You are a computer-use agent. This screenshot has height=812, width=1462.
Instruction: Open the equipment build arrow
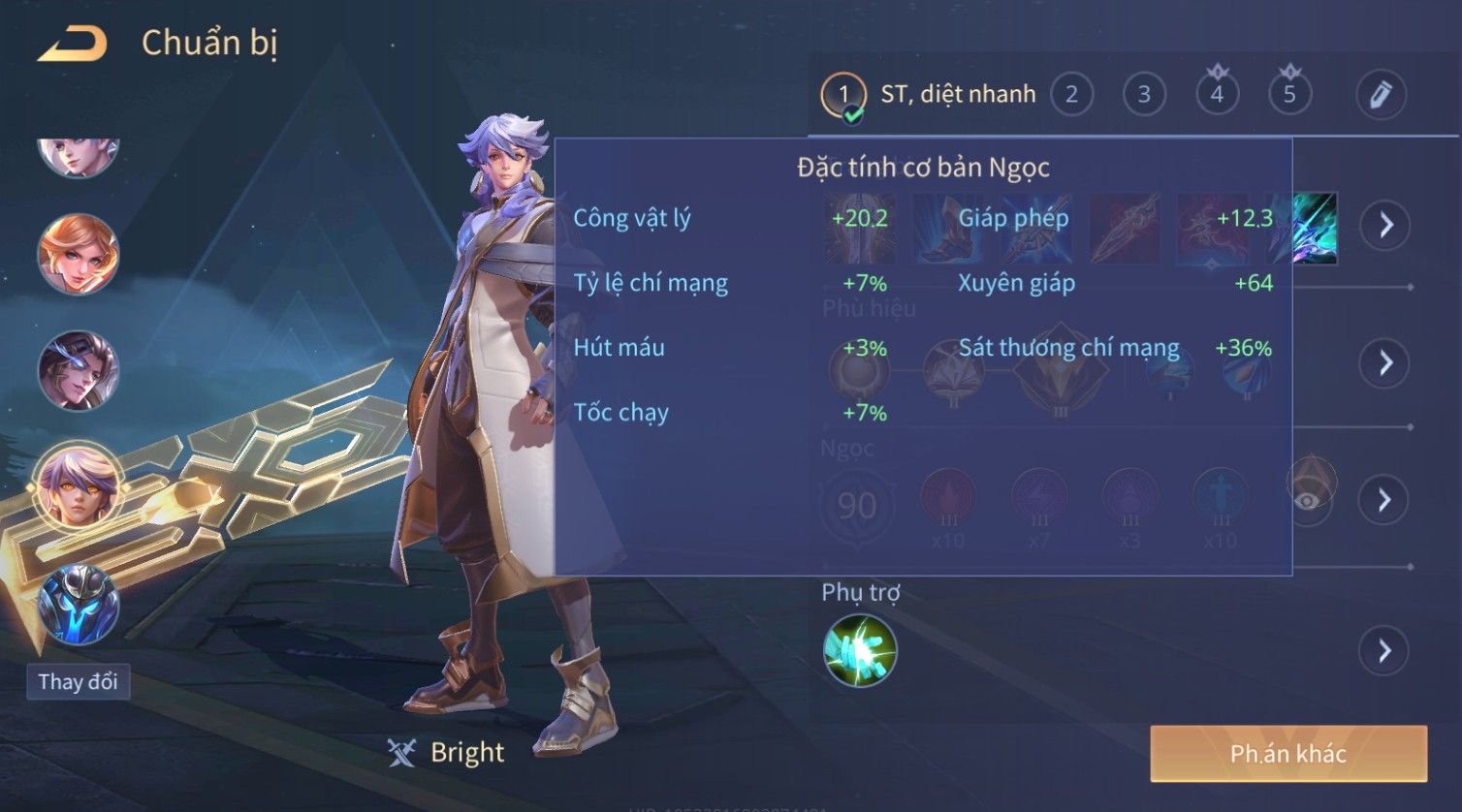(1384, 225)
